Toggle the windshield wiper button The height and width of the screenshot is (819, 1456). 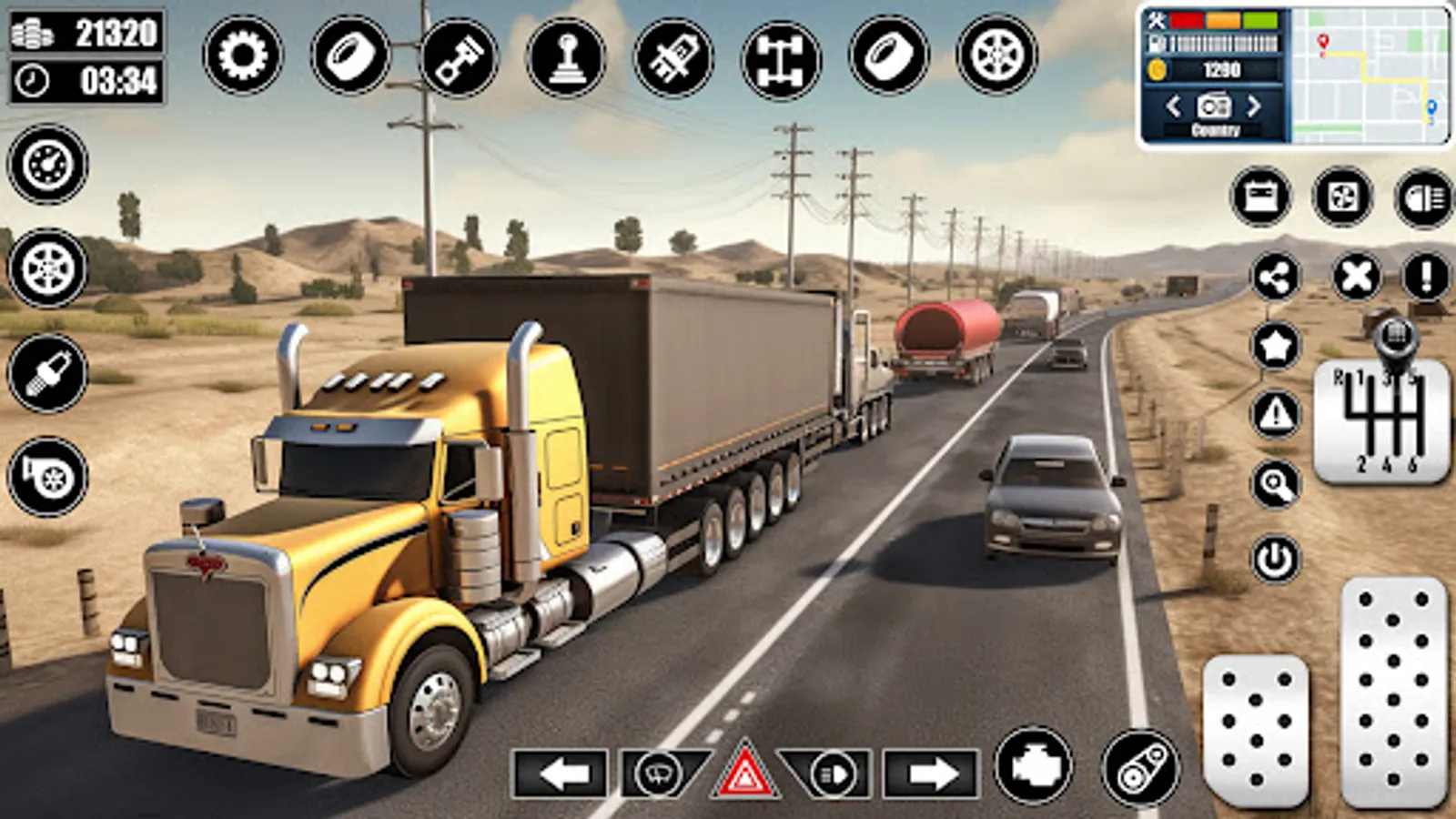[x=662, y=773]
